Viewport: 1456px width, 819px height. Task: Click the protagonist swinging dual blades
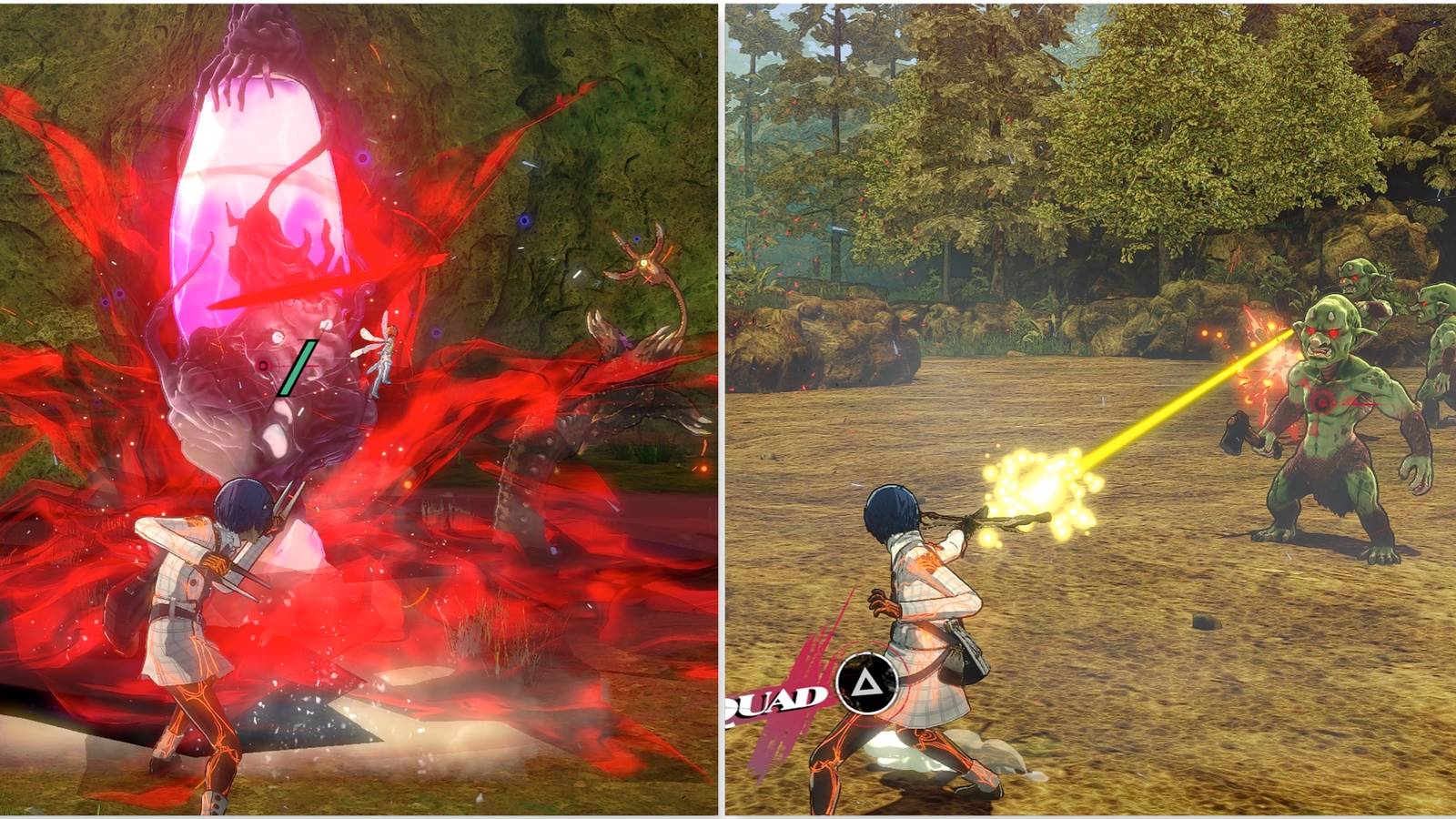pyautogui.click(x=209, y=591)
